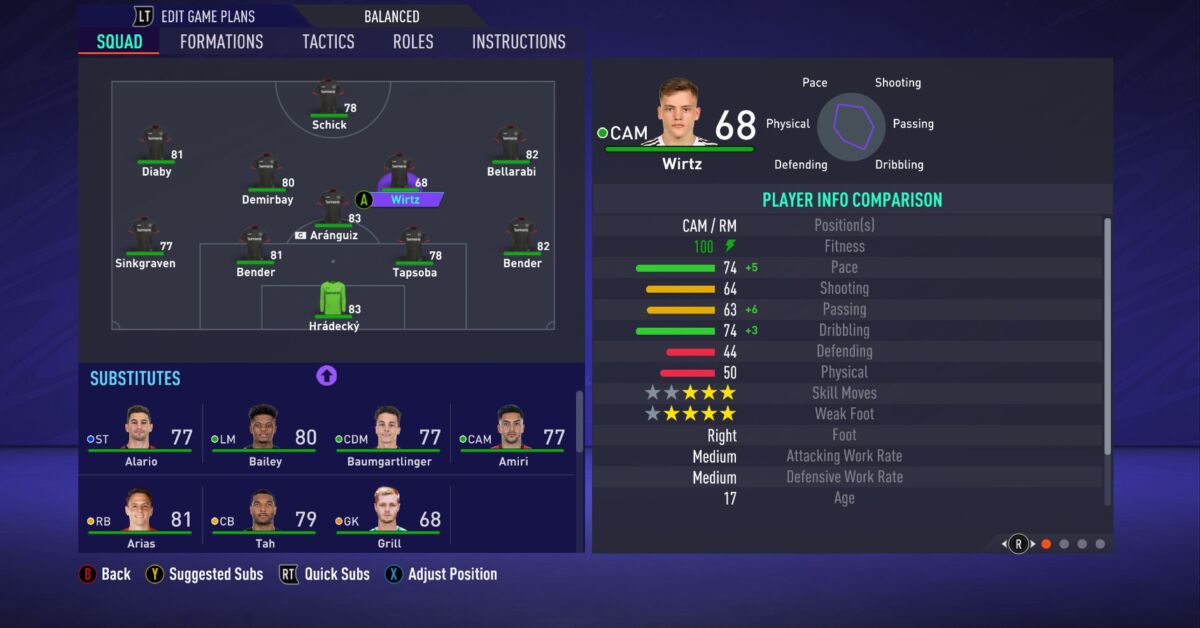
Task: Select captain Aránguiz in the formation
Action: [x=333, y=211]
